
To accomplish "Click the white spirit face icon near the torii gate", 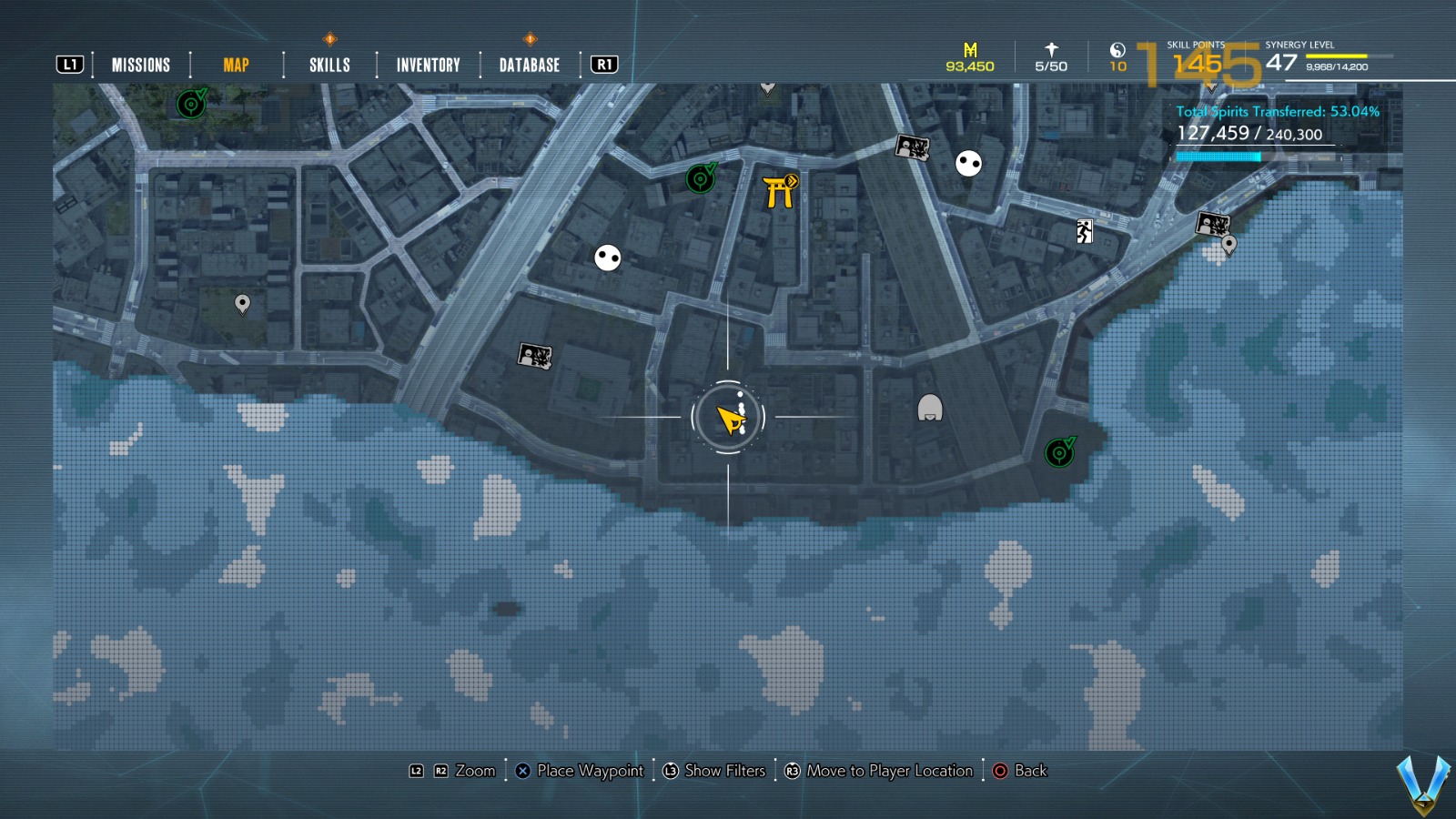I will (967, 166).
